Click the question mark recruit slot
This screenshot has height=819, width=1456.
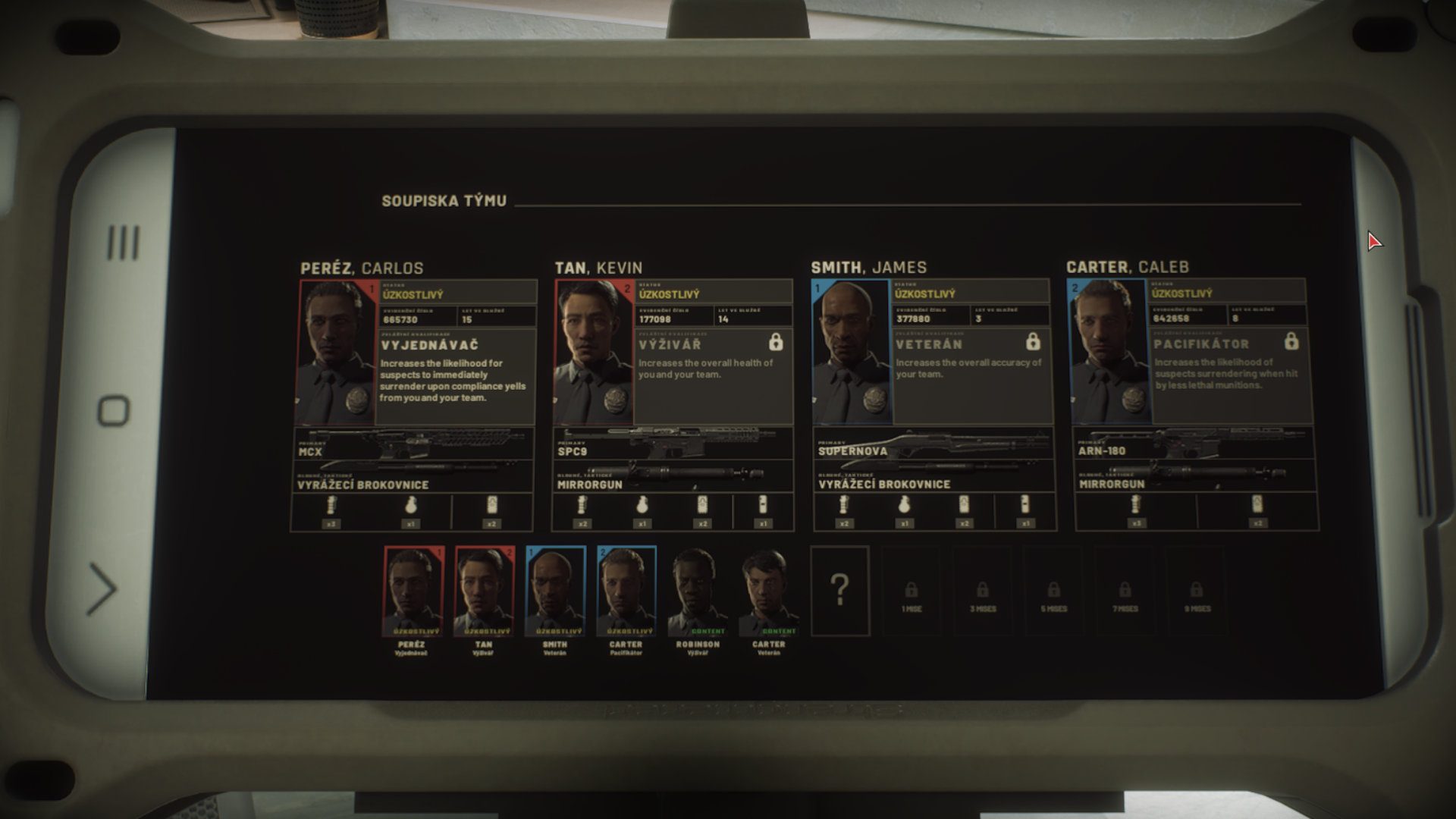(839, 591)
